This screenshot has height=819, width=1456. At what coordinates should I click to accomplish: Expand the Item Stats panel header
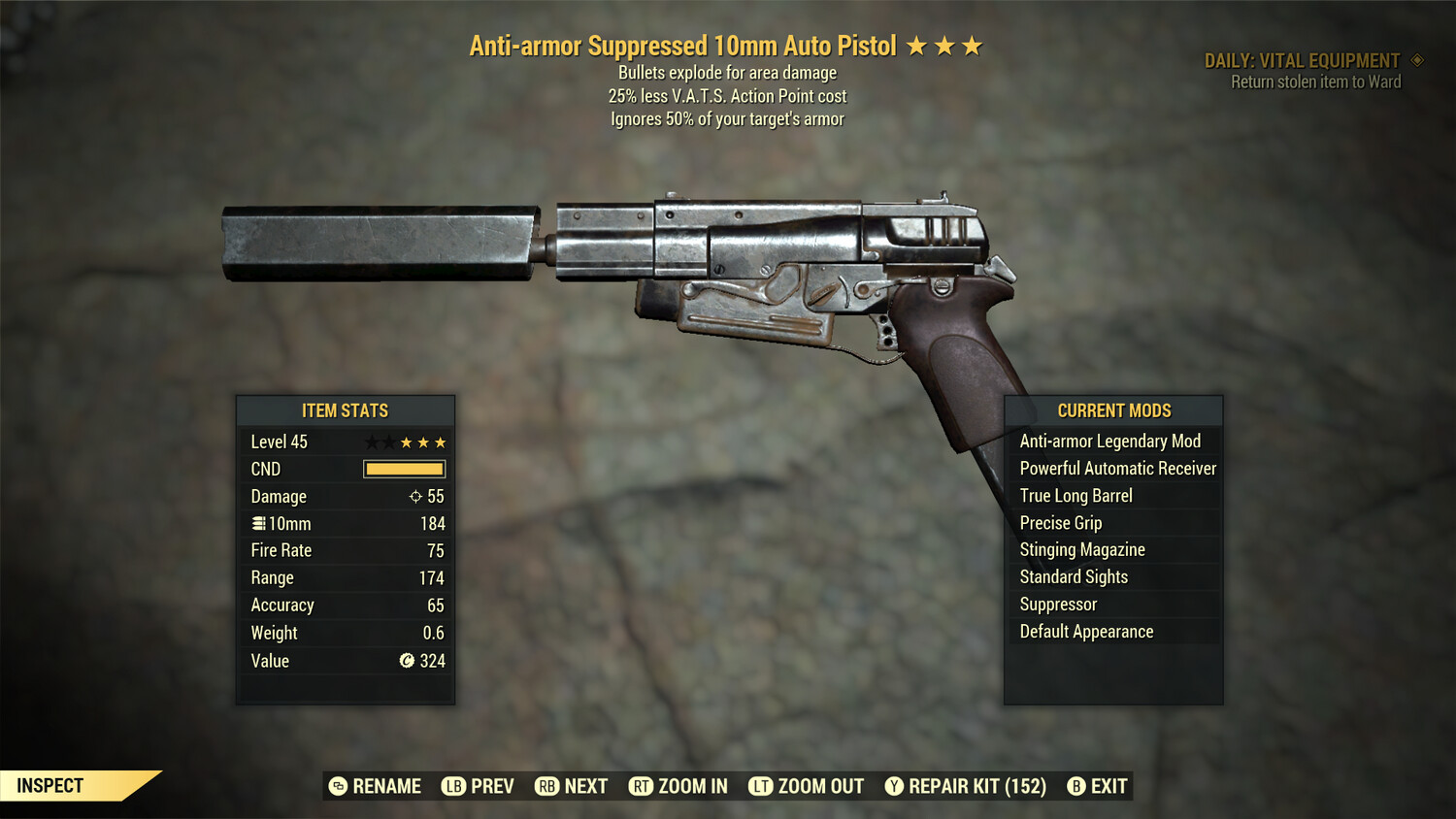point(345,410)
